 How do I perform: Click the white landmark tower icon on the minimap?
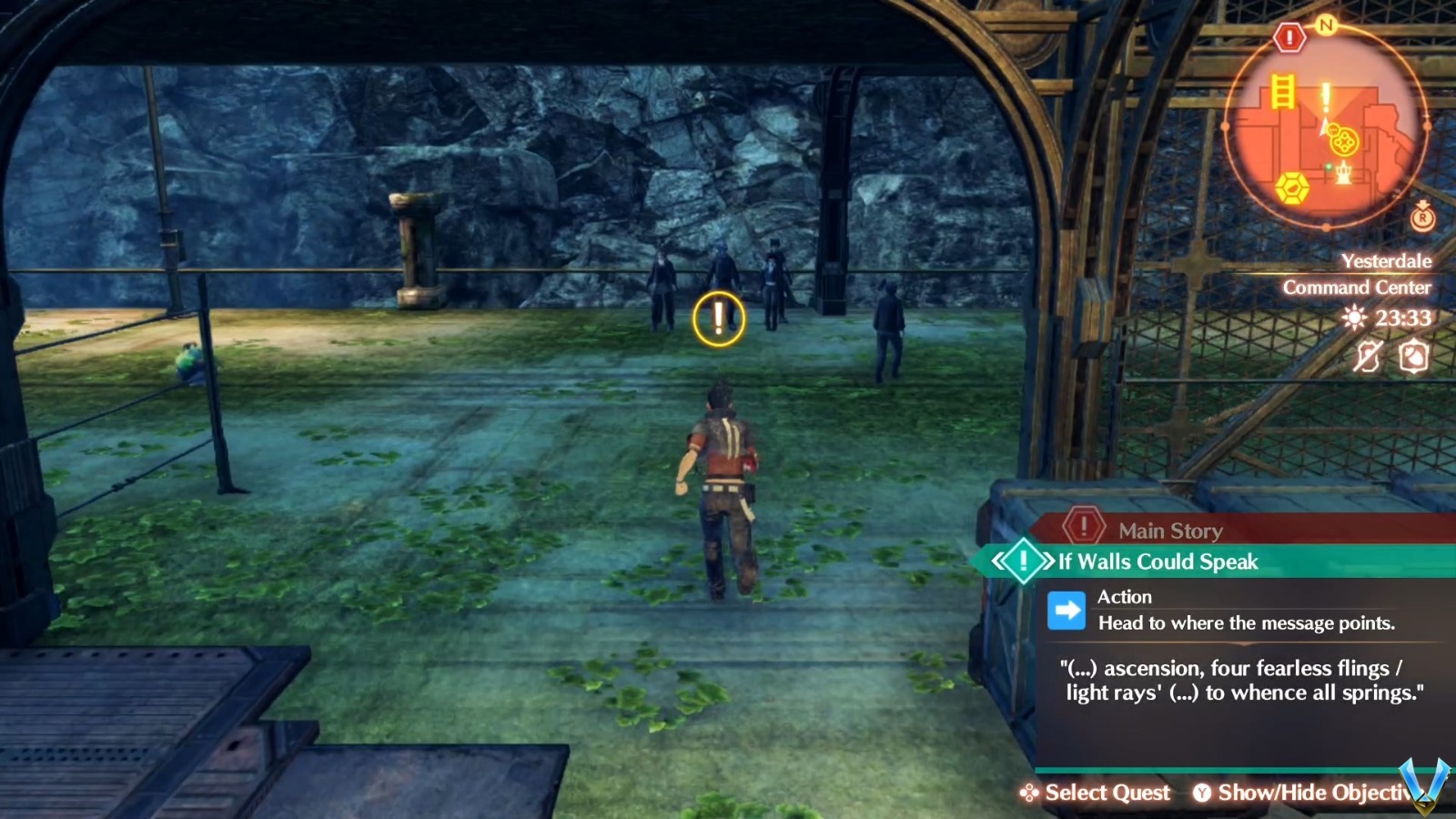point(1343,171)
